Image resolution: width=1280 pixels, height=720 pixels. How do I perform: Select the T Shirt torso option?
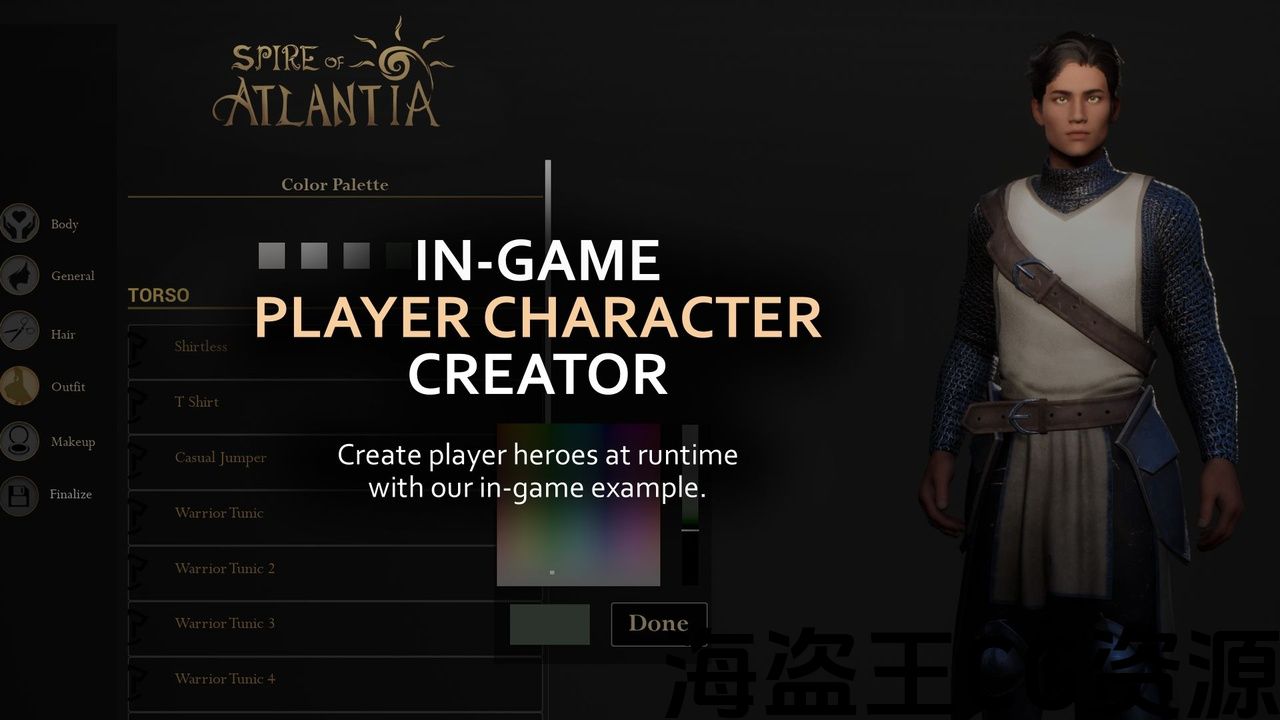197,401
